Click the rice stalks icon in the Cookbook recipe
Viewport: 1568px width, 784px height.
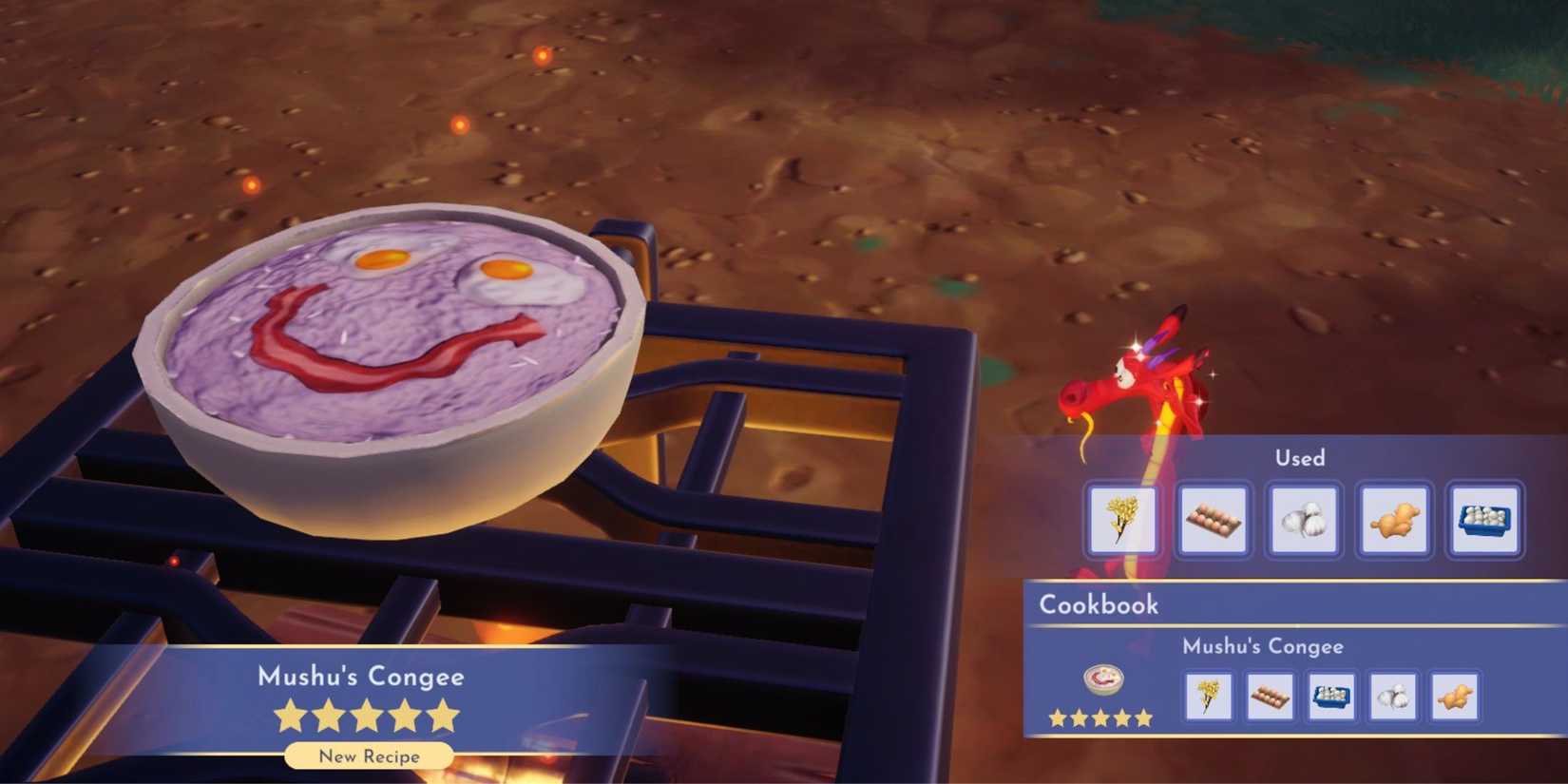[x=1208, y=697]
